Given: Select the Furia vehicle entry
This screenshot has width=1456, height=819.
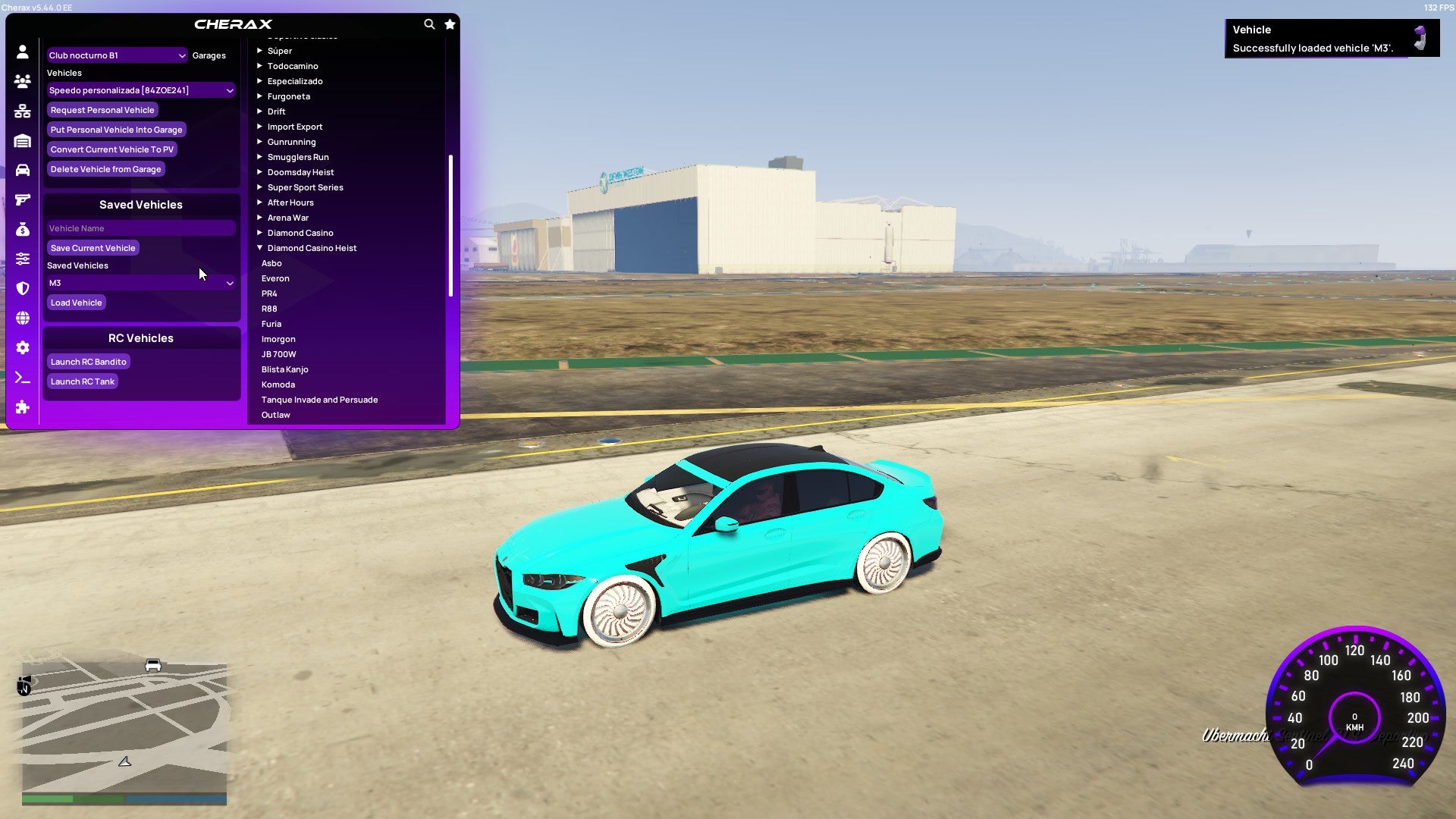Looking at the screenshot, I should (x=271, y=323).
